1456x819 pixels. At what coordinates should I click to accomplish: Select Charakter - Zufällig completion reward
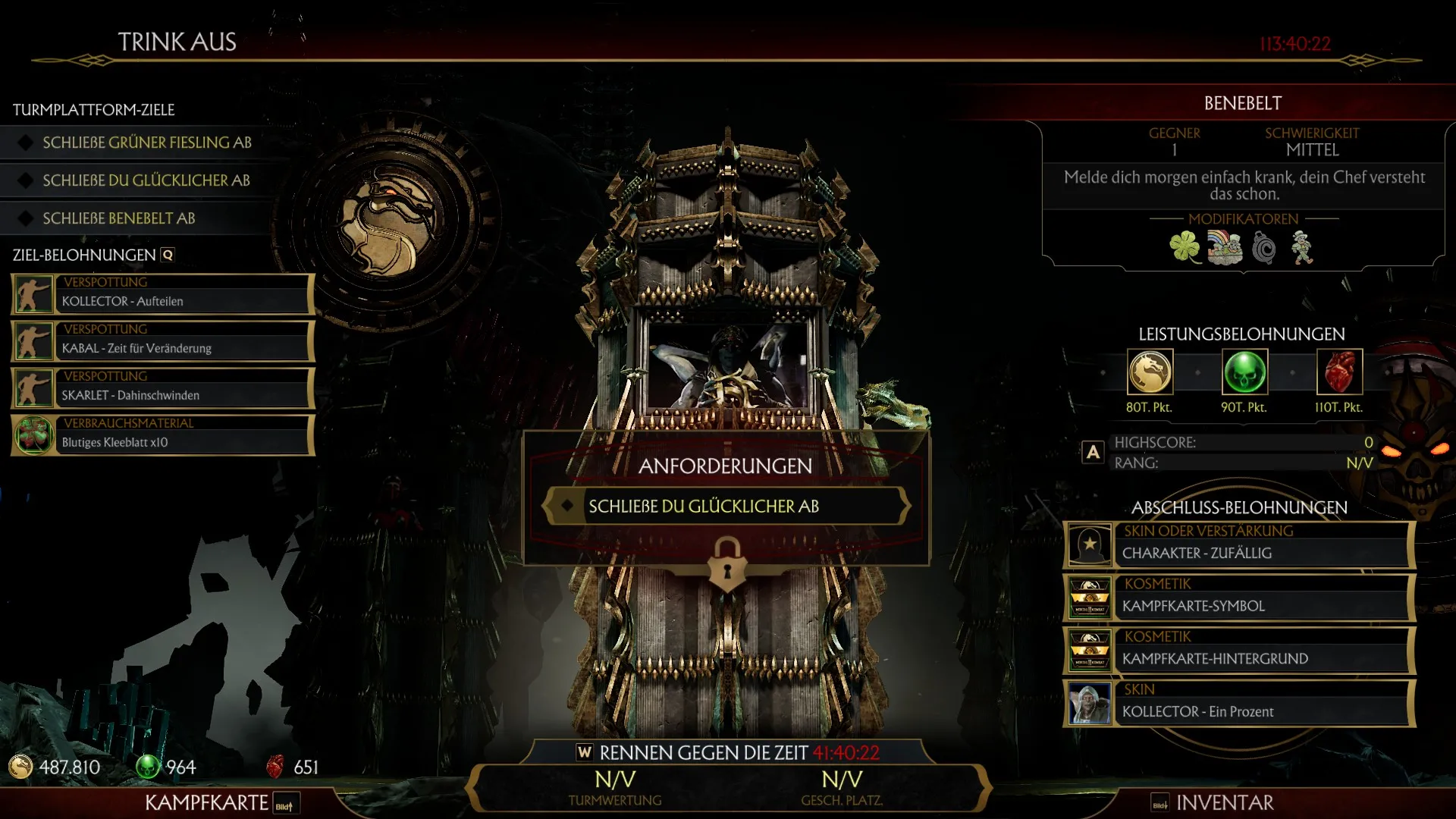point(1239,544)
